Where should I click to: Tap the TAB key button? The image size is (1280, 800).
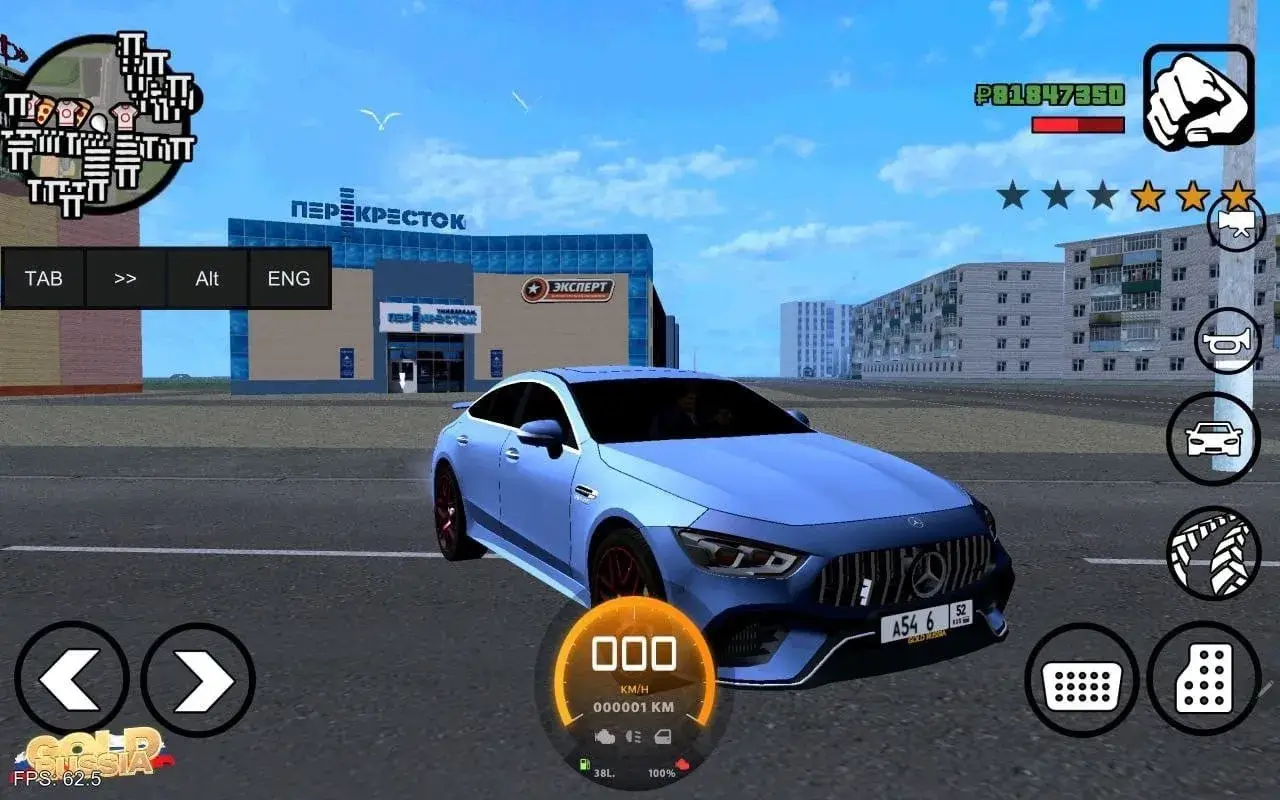(x=43, y=278)
